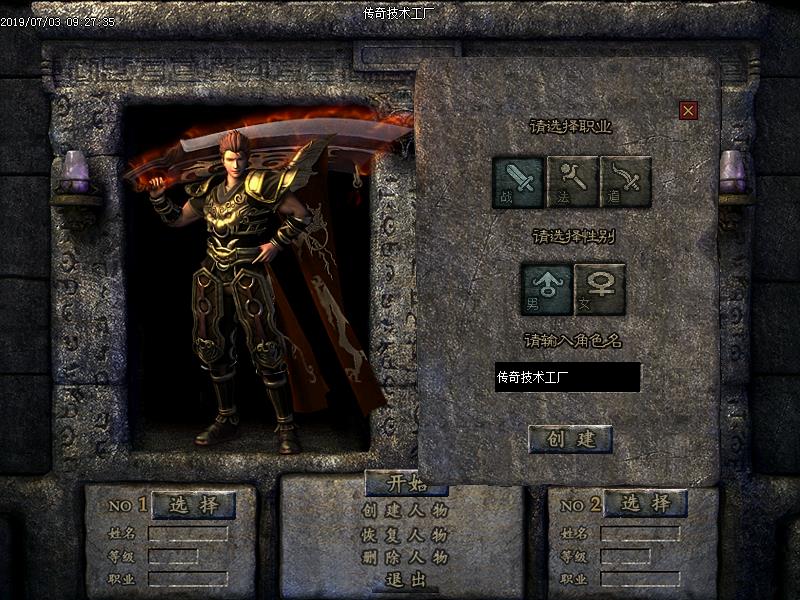Start the game with 开始

click(404, 484)
